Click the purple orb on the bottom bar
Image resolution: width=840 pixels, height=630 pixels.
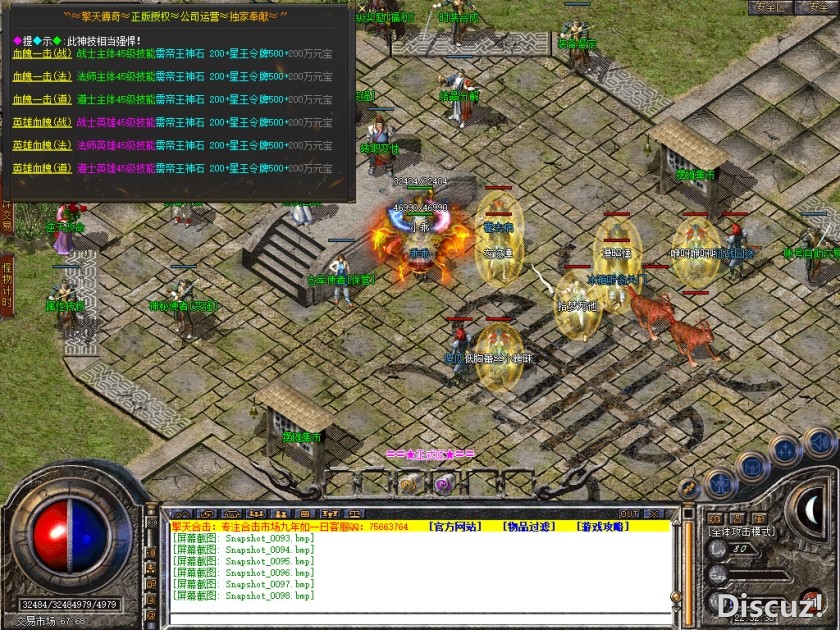tap(443, 485)
